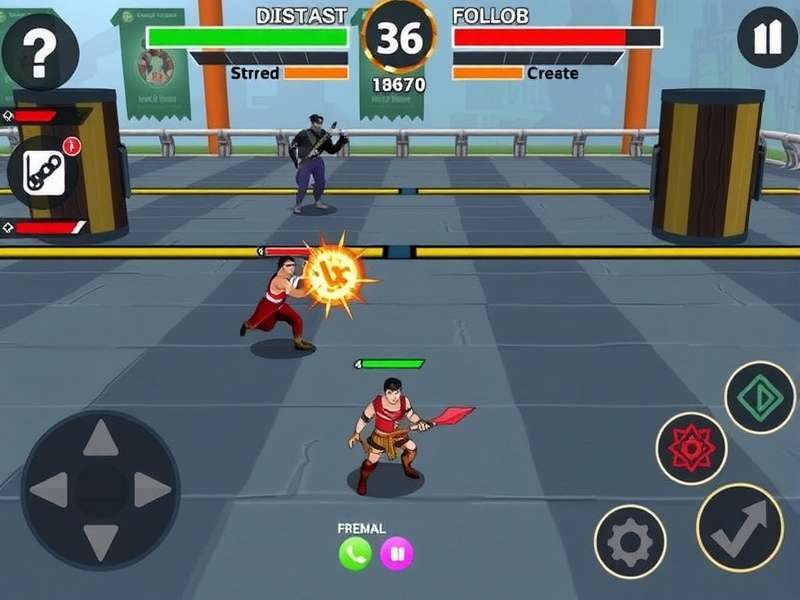Move right with the D-pad right arrow
This screenshot has height=600, width=800.
tap(151, 490)
